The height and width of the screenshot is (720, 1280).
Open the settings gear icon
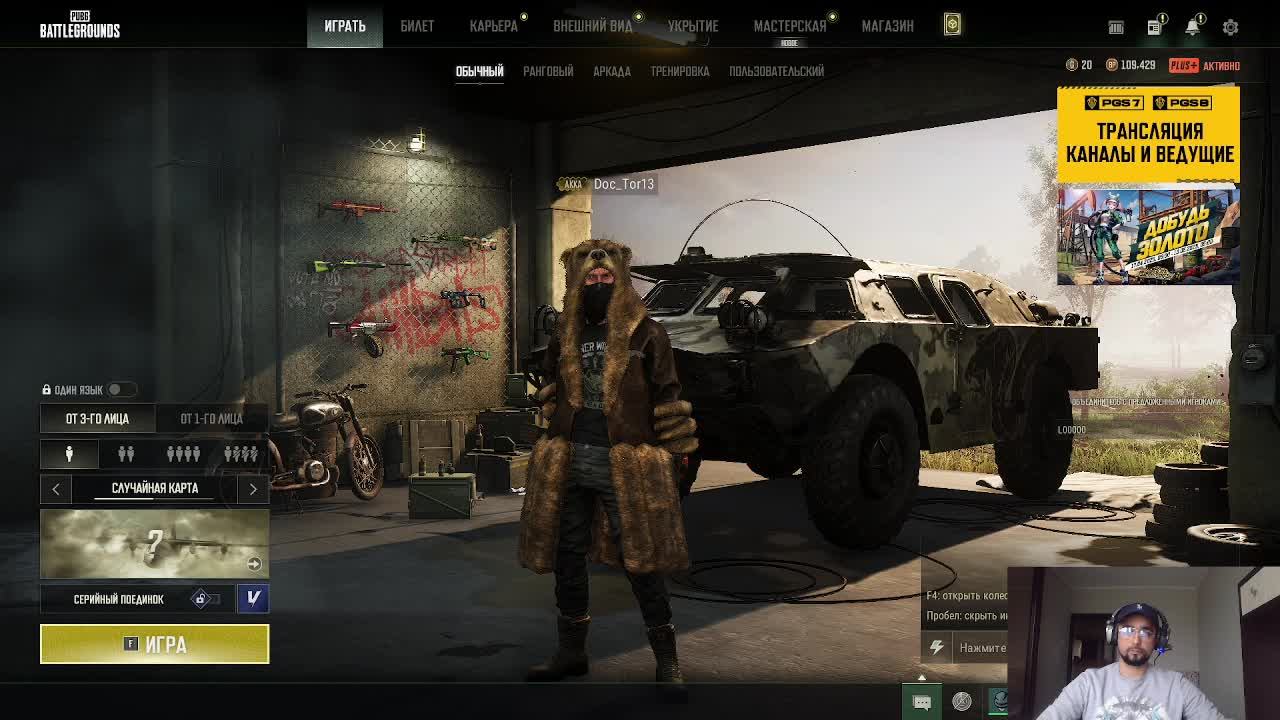pos(1230,27)
